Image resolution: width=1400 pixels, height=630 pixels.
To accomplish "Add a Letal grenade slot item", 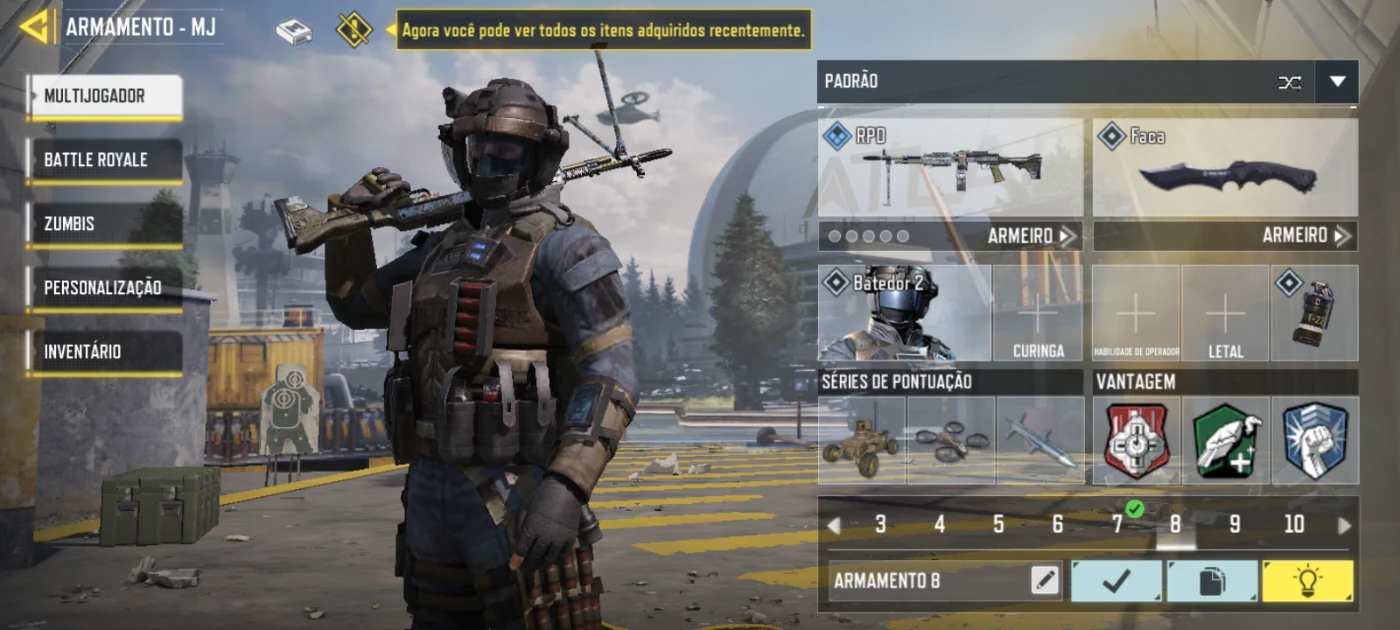I will [x=1225, y=313].
